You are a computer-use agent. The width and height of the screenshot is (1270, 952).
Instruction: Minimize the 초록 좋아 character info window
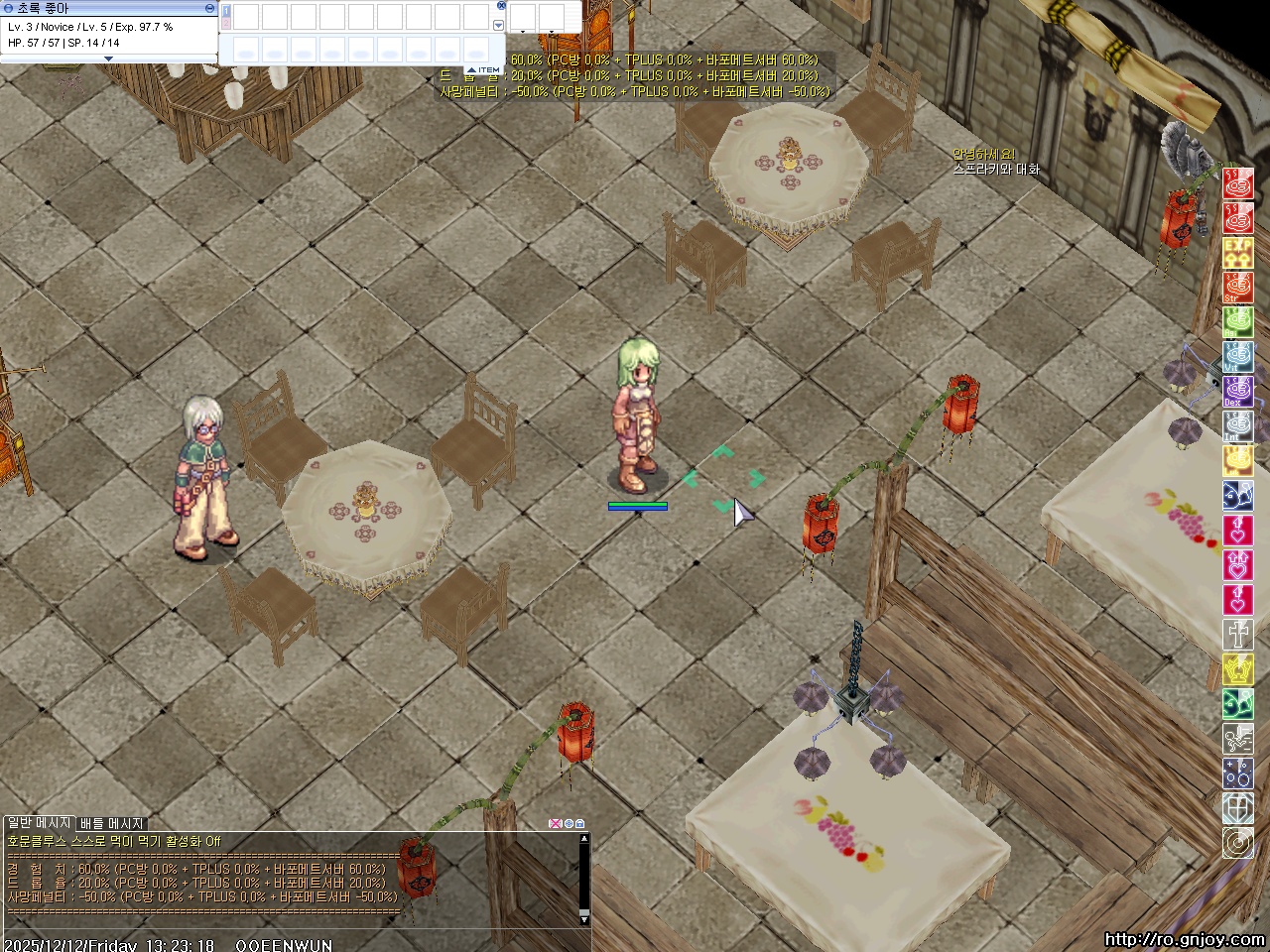(209, 8)
